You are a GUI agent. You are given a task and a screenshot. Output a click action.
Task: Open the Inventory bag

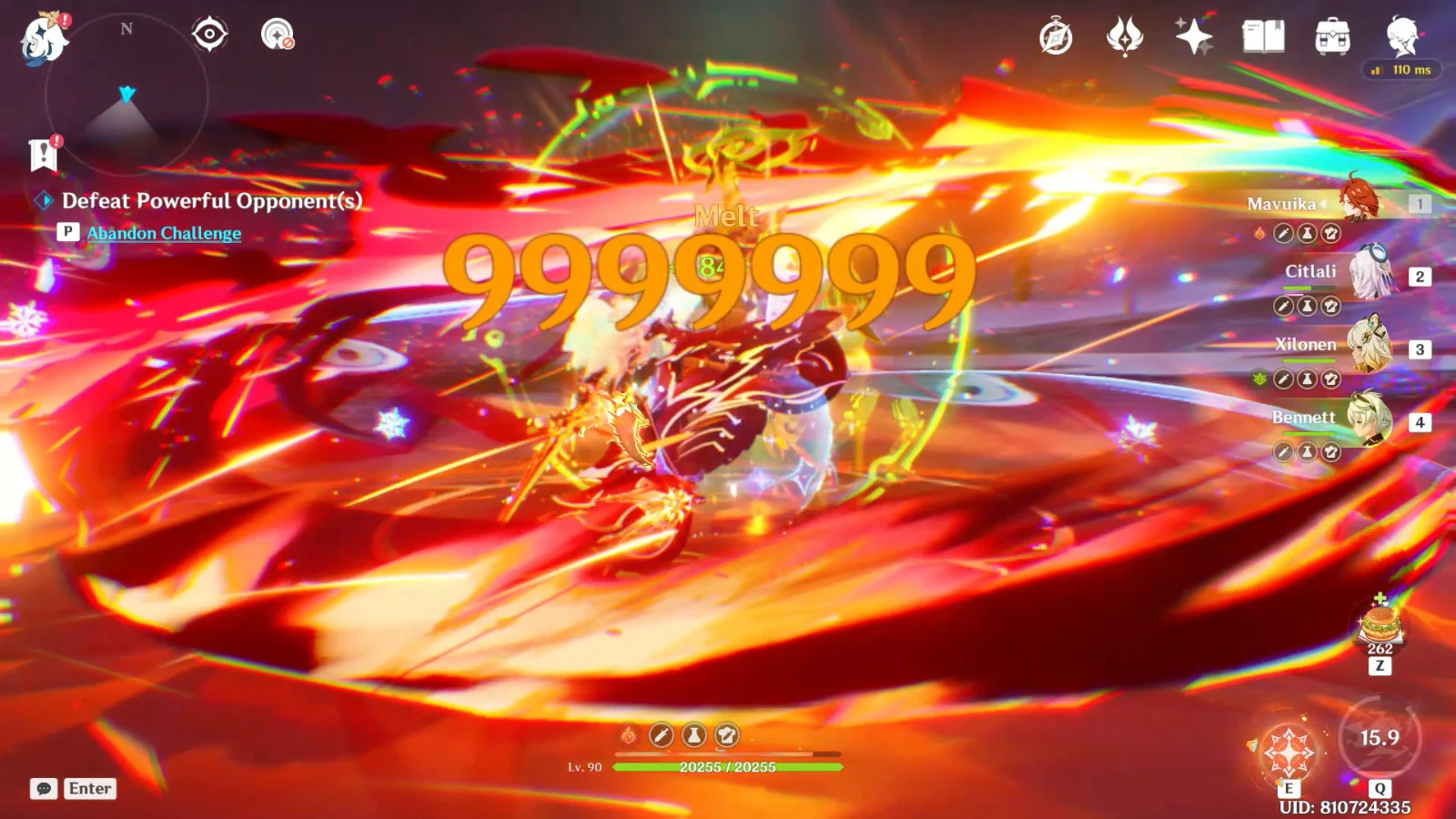[1330, 36]
